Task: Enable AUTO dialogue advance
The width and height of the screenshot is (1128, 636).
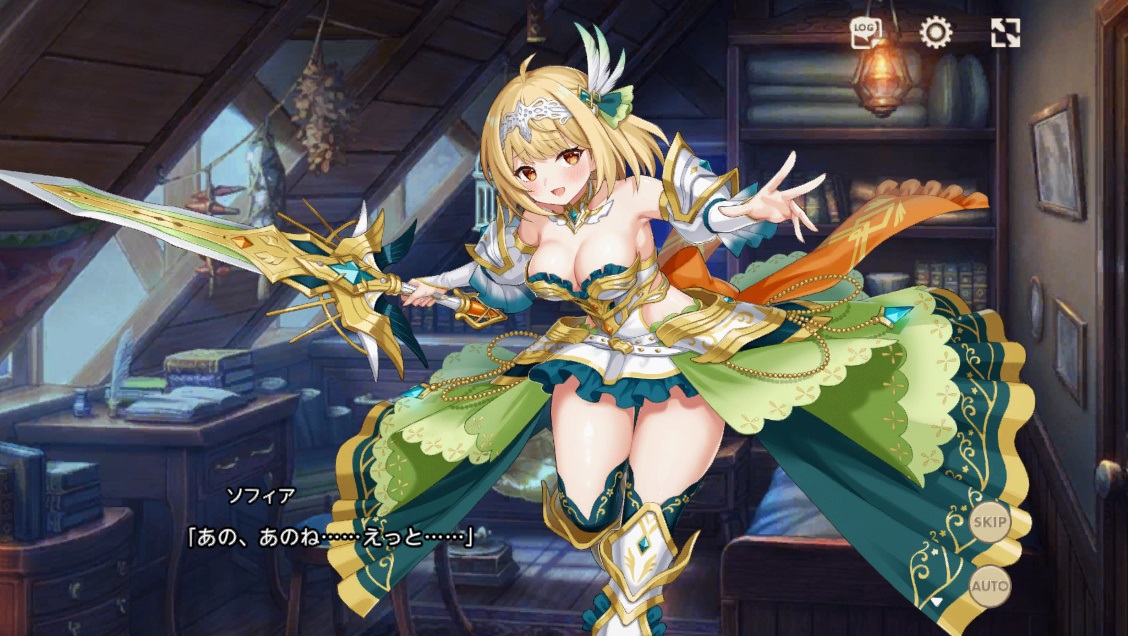Action: [x=990, y=585]
